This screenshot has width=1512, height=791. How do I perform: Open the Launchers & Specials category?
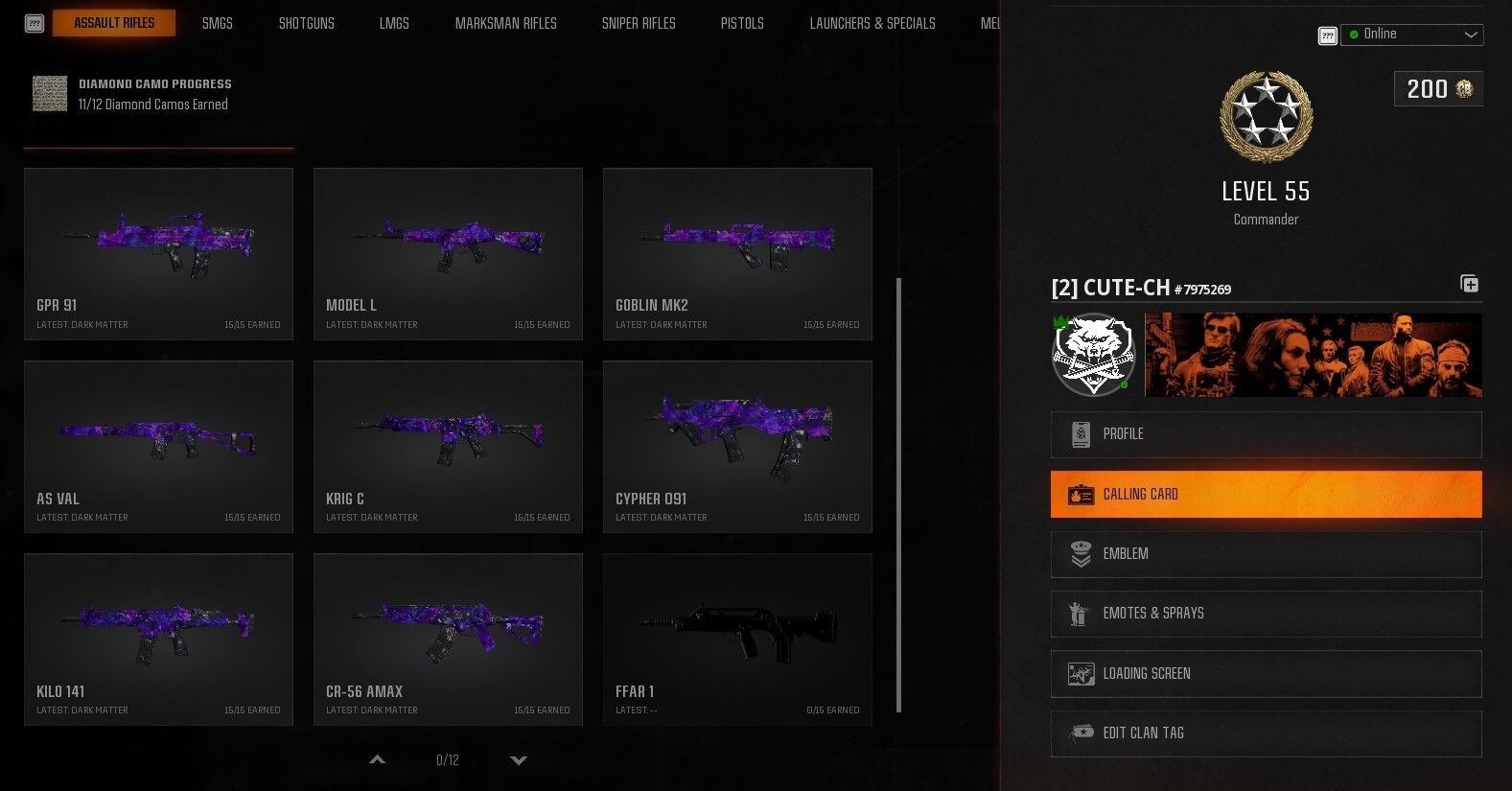(x=872, y=23)
